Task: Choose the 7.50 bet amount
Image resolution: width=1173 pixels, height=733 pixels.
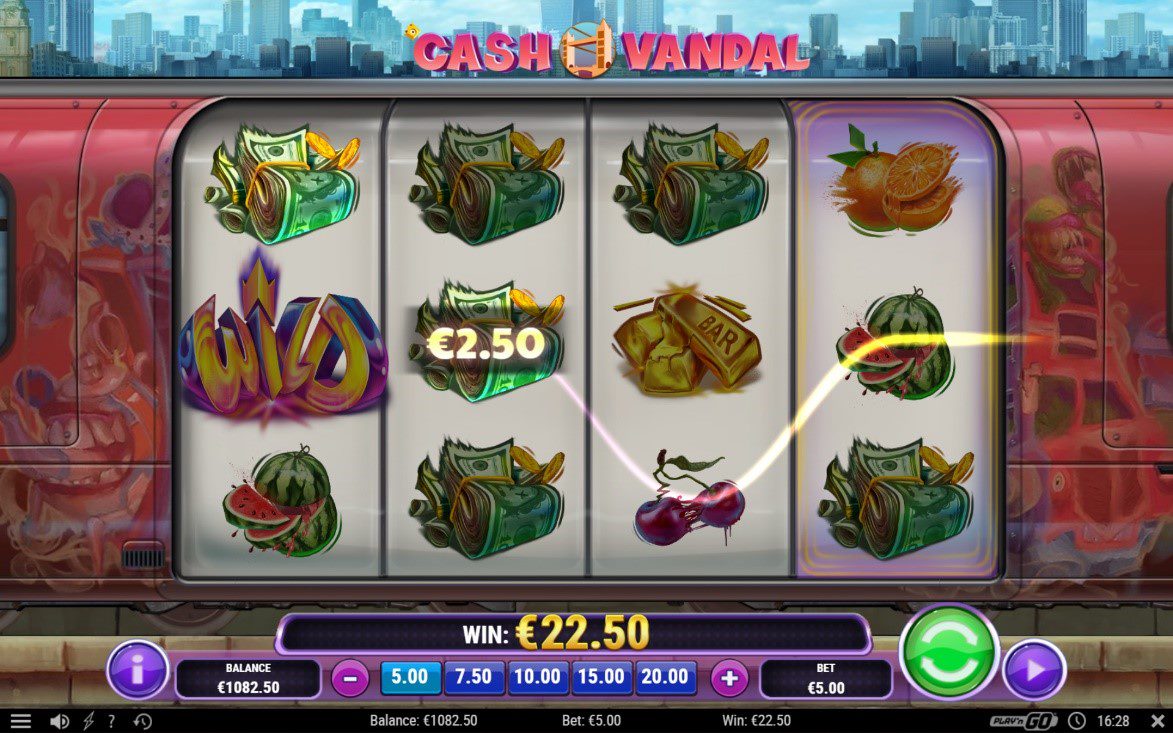Action: 474,677
